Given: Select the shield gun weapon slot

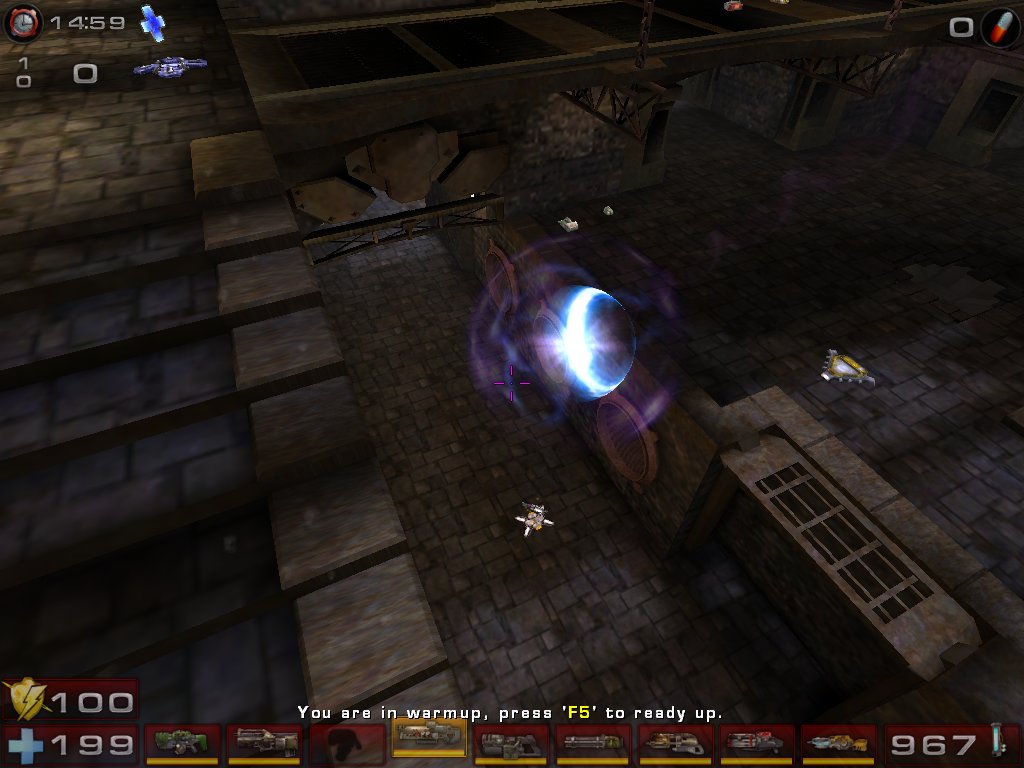Looking at the screenshot, I should 182,743.
